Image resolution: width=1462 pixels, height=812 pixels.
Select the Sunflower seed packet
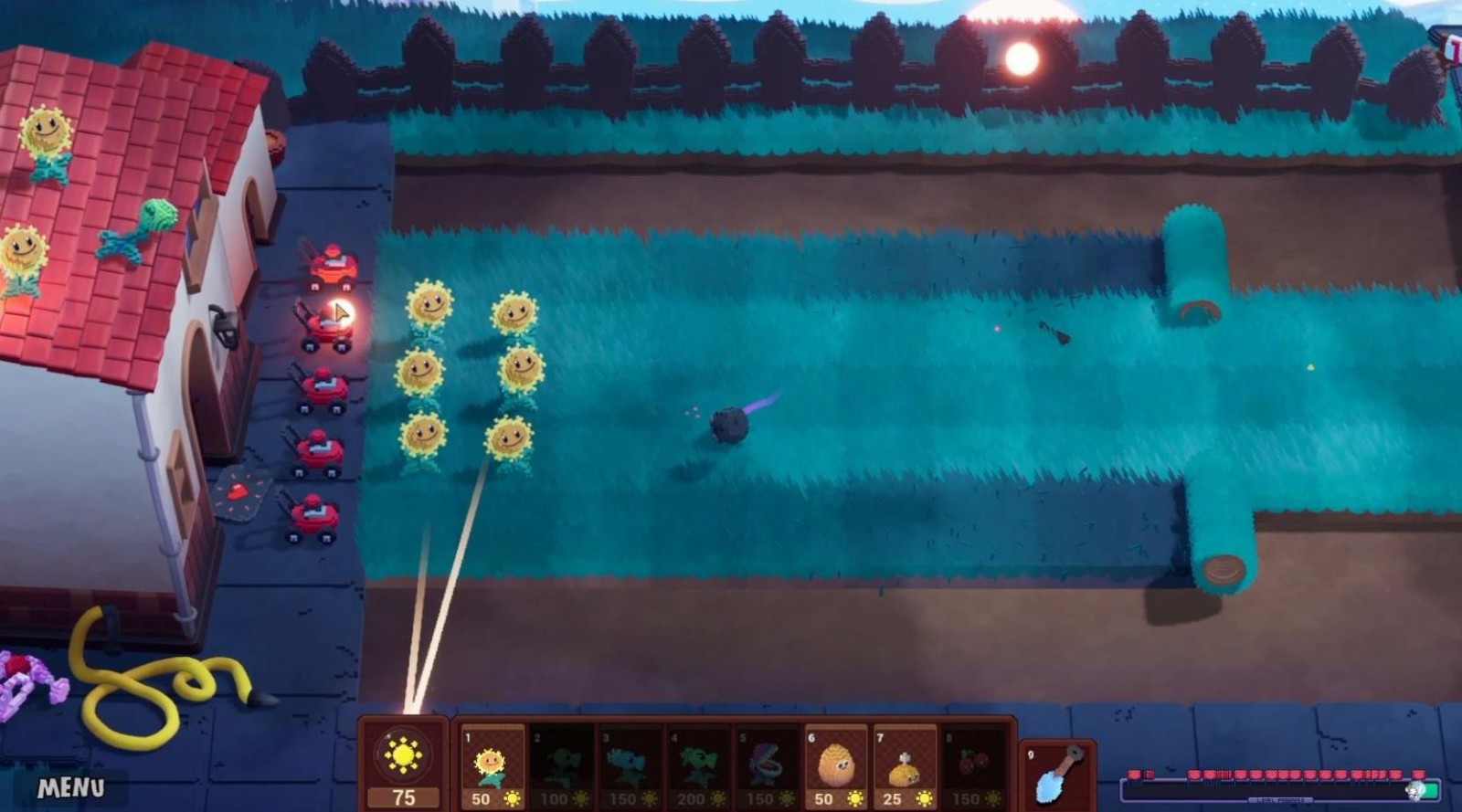[492, 767]
